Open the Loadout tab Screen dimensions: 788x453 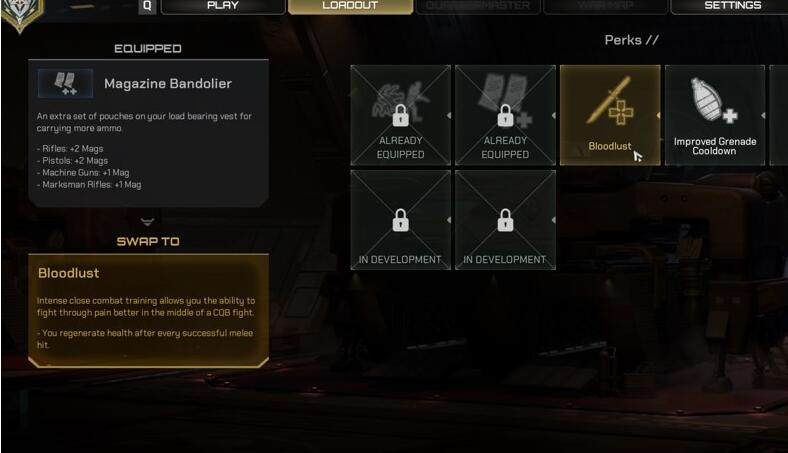[350, 6]
